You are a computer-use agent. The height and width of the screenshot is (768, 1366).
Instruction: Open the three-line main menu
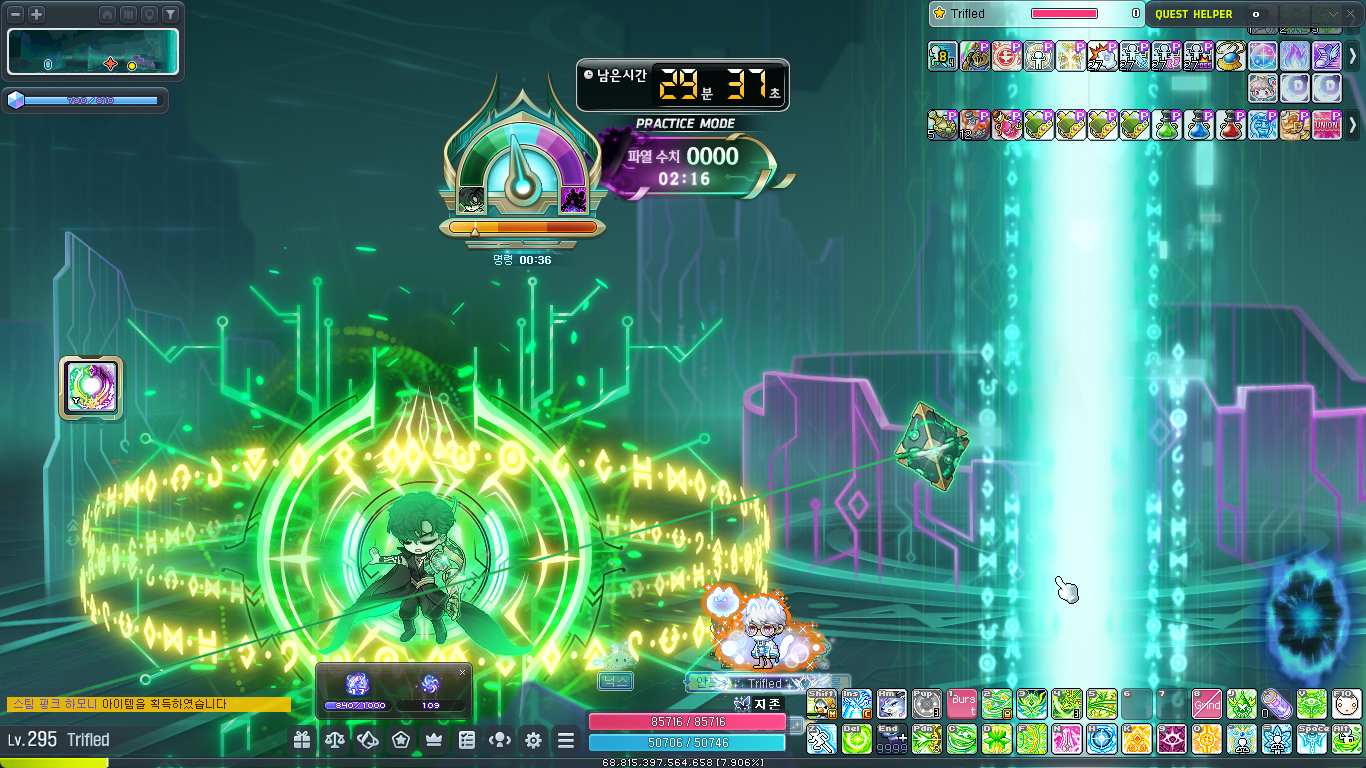point(566,740)
